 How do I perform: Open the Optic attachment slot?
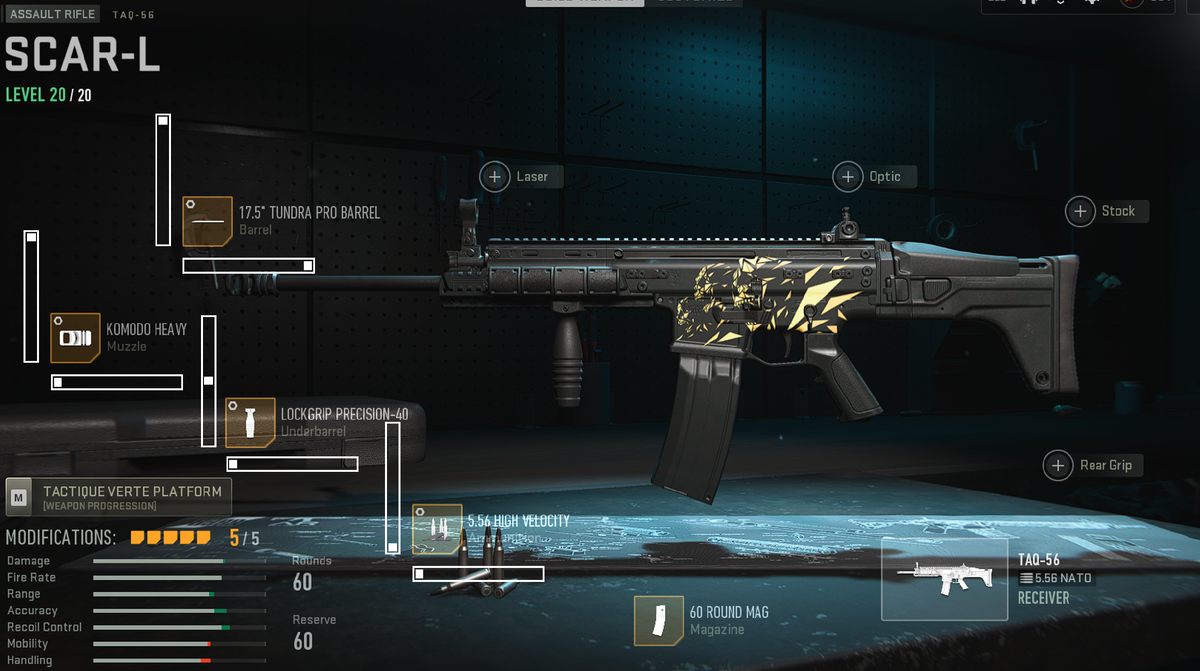point(848,177)
